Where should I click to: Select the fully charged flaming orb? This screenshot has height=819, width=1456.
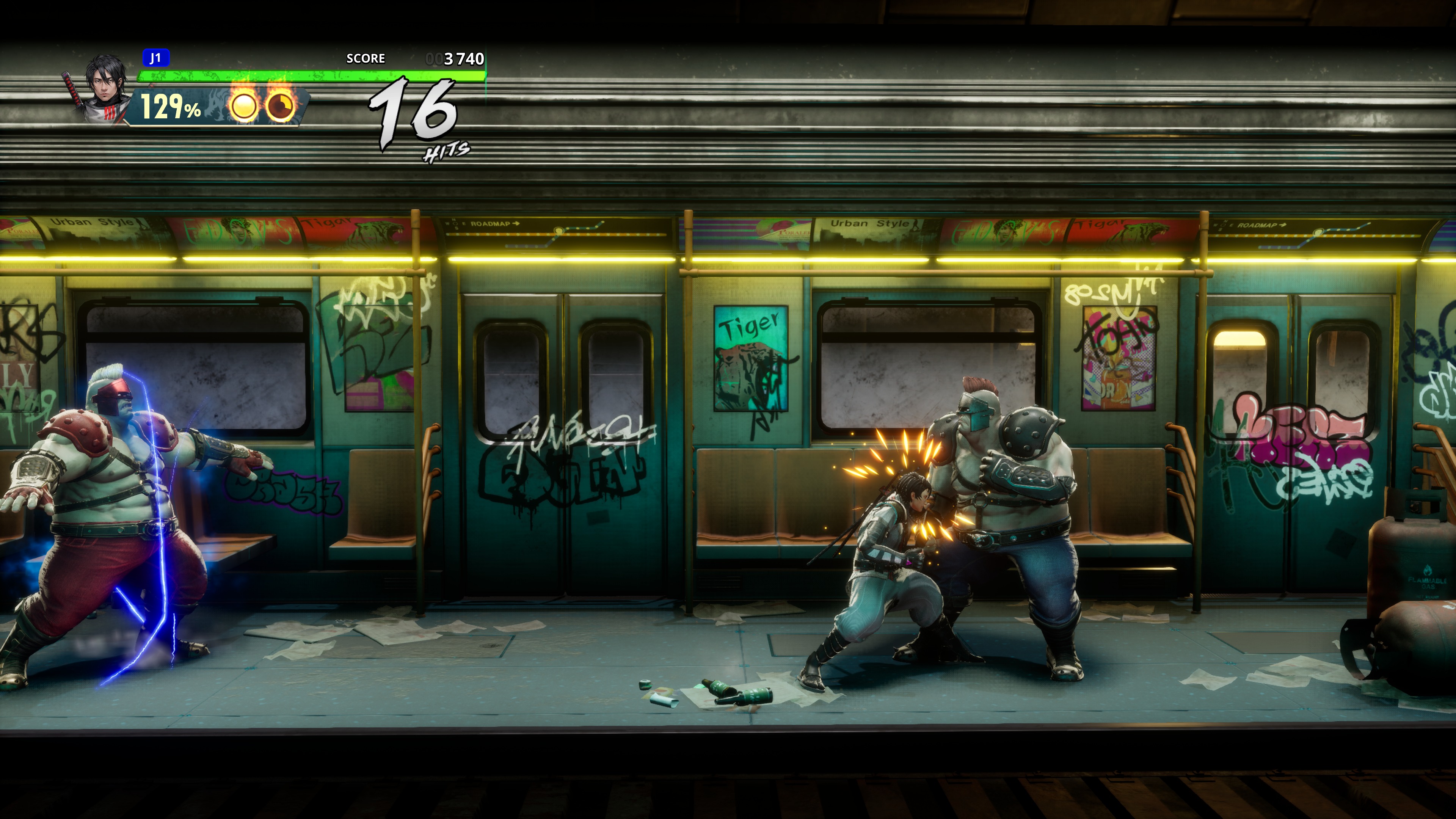(x=244, y=105)
